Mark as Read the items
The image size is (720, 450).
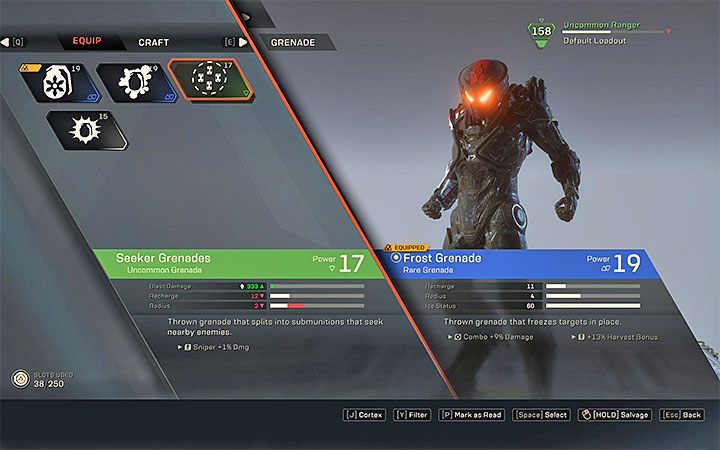473,414
